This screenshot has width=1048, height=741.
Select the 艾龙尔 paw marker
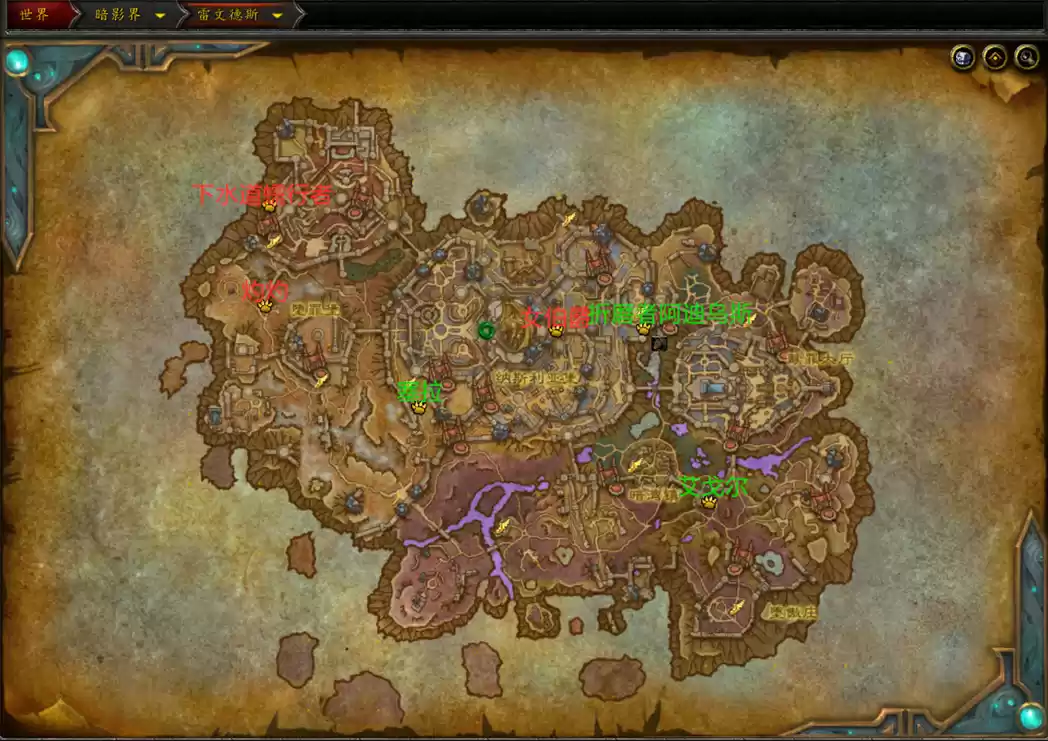tap(709, 502)
